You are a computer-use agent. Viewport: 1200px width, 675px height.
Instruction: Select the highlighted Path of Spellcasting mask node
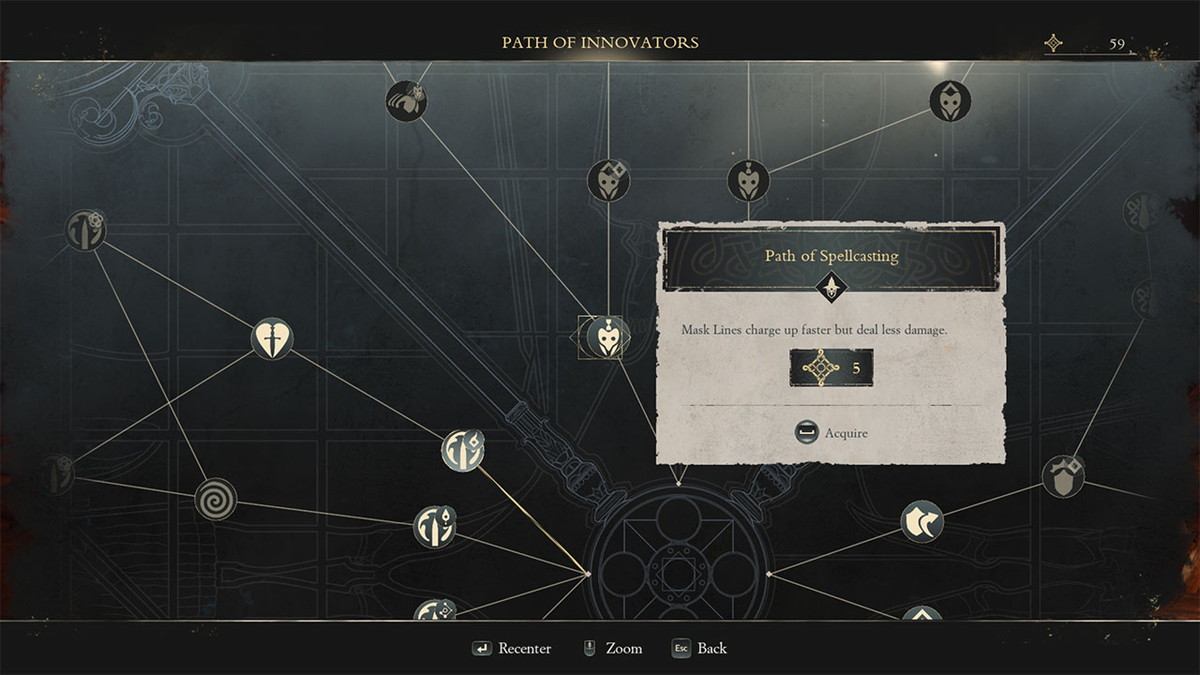[x=605, y=337]
